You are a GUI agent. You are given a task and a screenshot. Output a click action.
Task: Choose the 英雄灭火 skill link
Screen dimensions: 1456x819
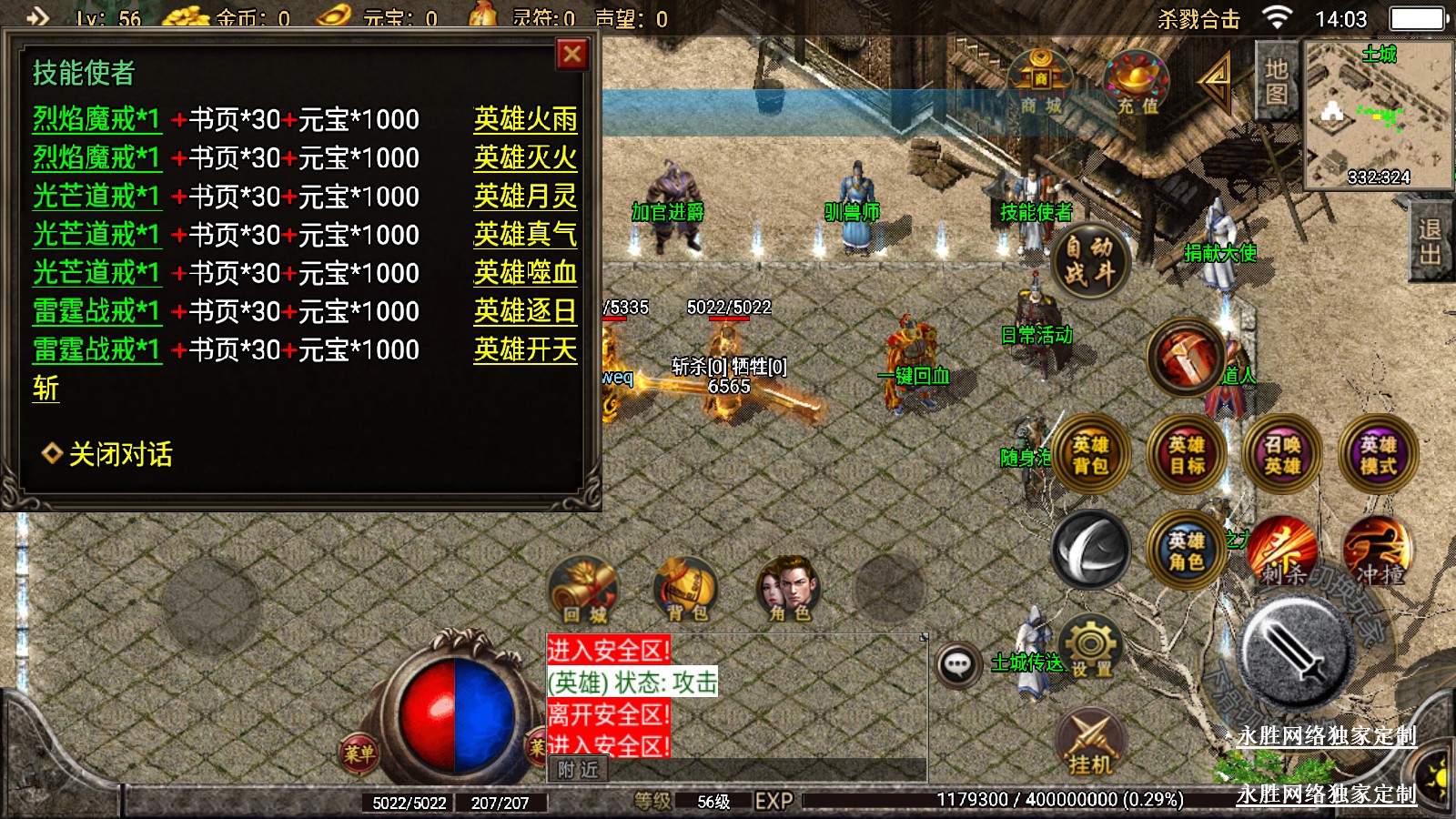coord(525,158)
